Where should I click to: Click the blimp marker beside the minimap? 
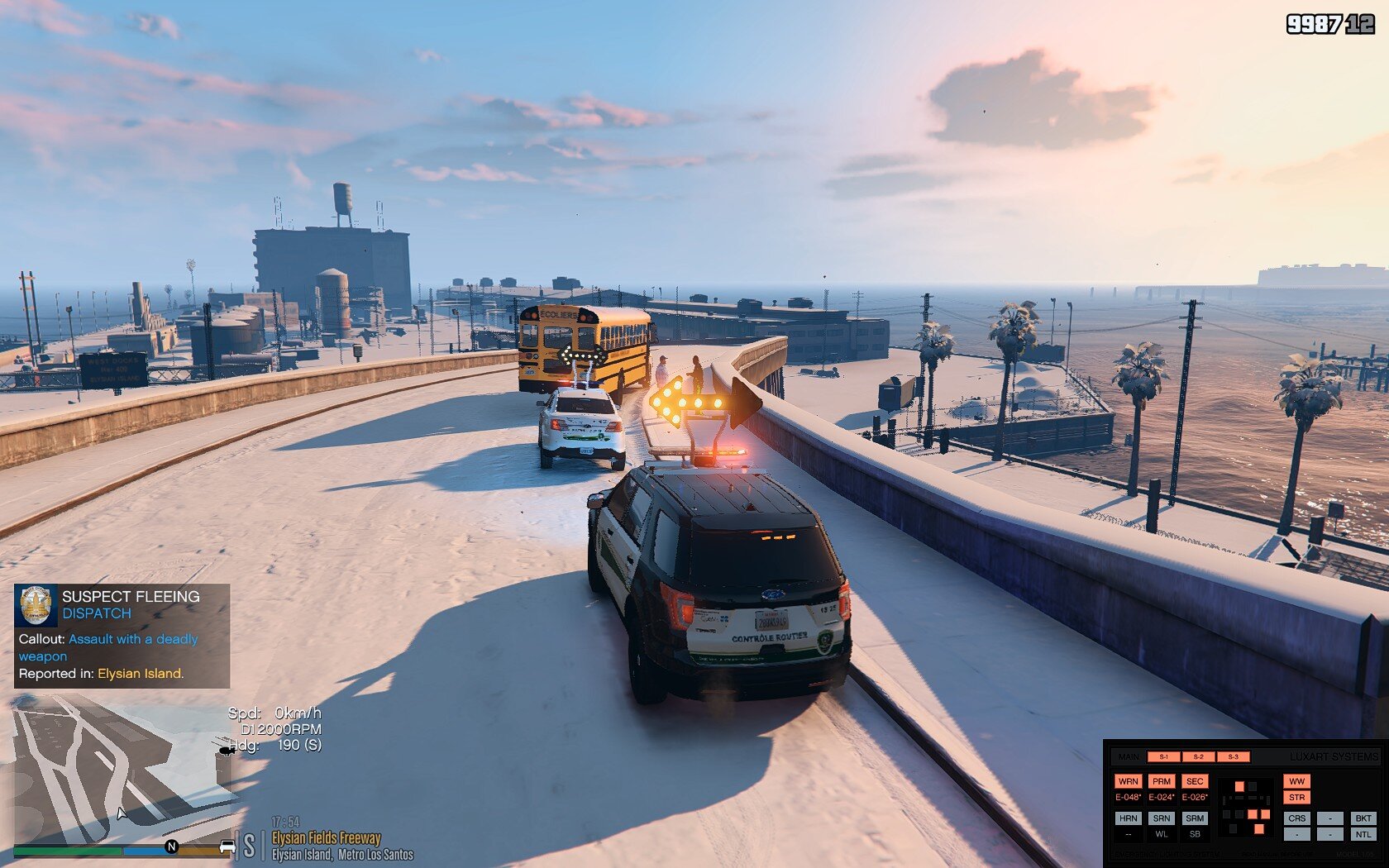pos(226,751)
